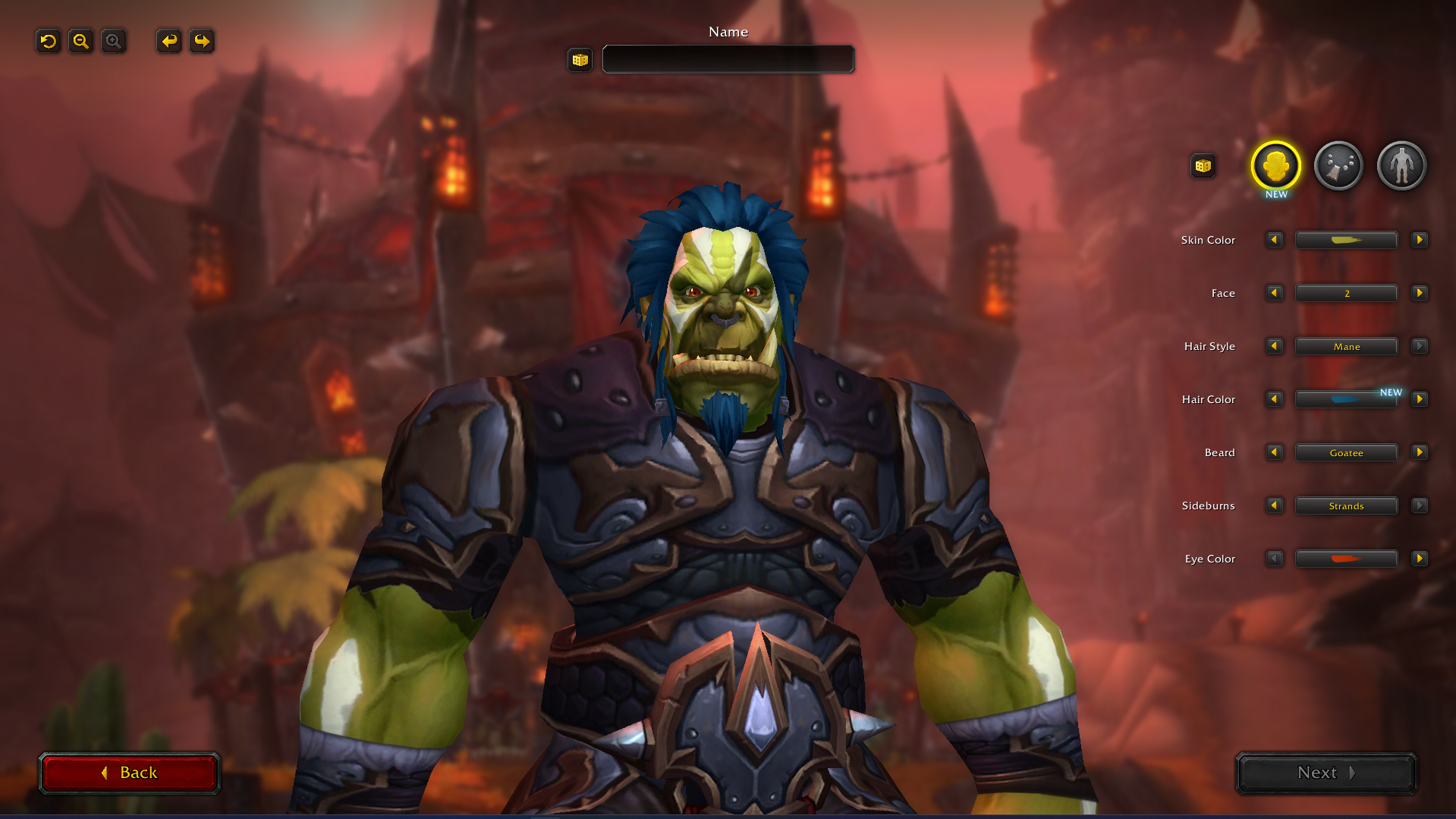This screenshot has width=1456, height=819.
Task: Reset the camera with the circular arrow icon
Action: pyautogui.click(x=48, y=41)
